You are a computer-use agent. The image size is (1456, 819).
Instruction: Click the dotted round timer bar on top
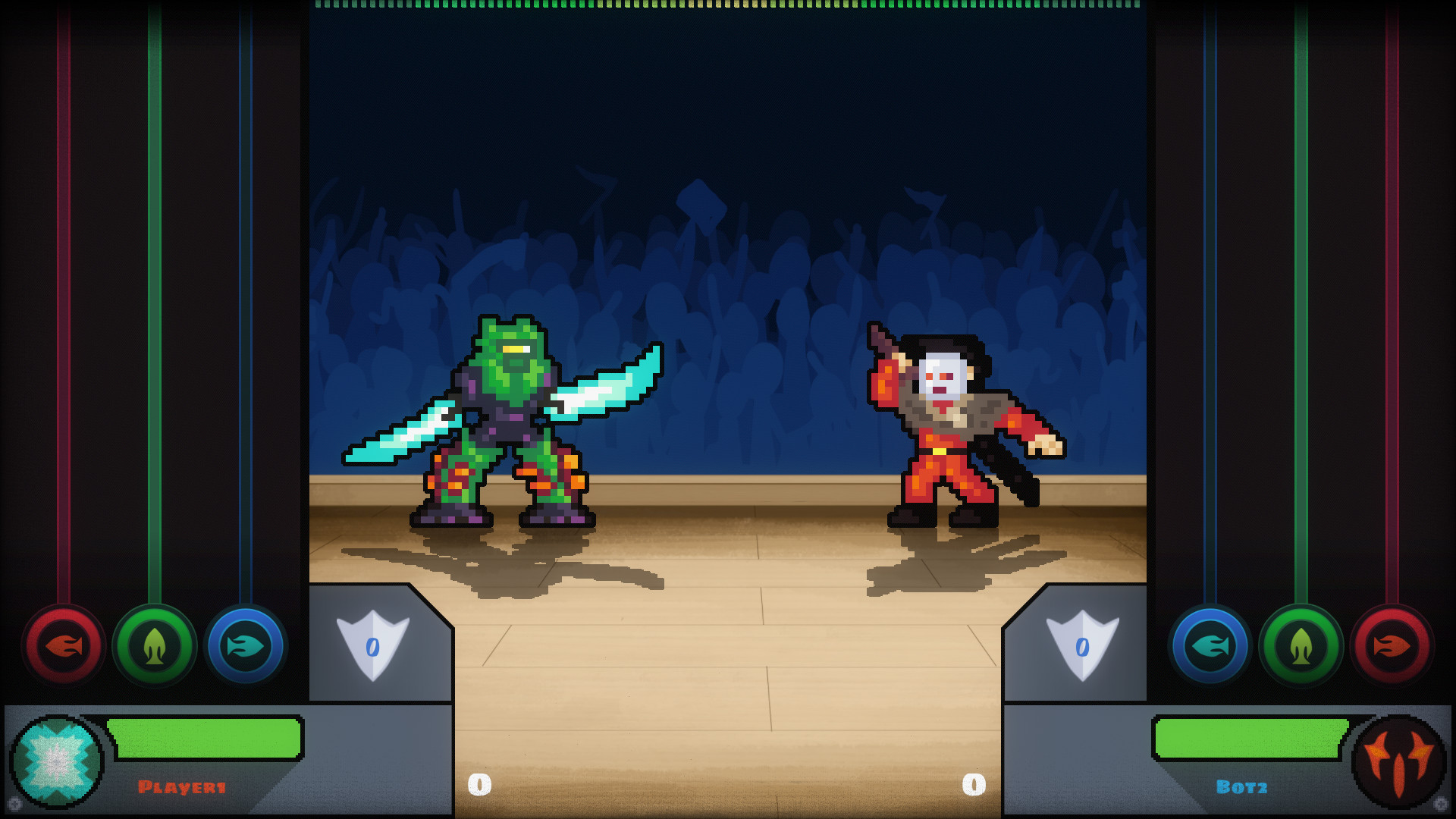tap(726, 6)
